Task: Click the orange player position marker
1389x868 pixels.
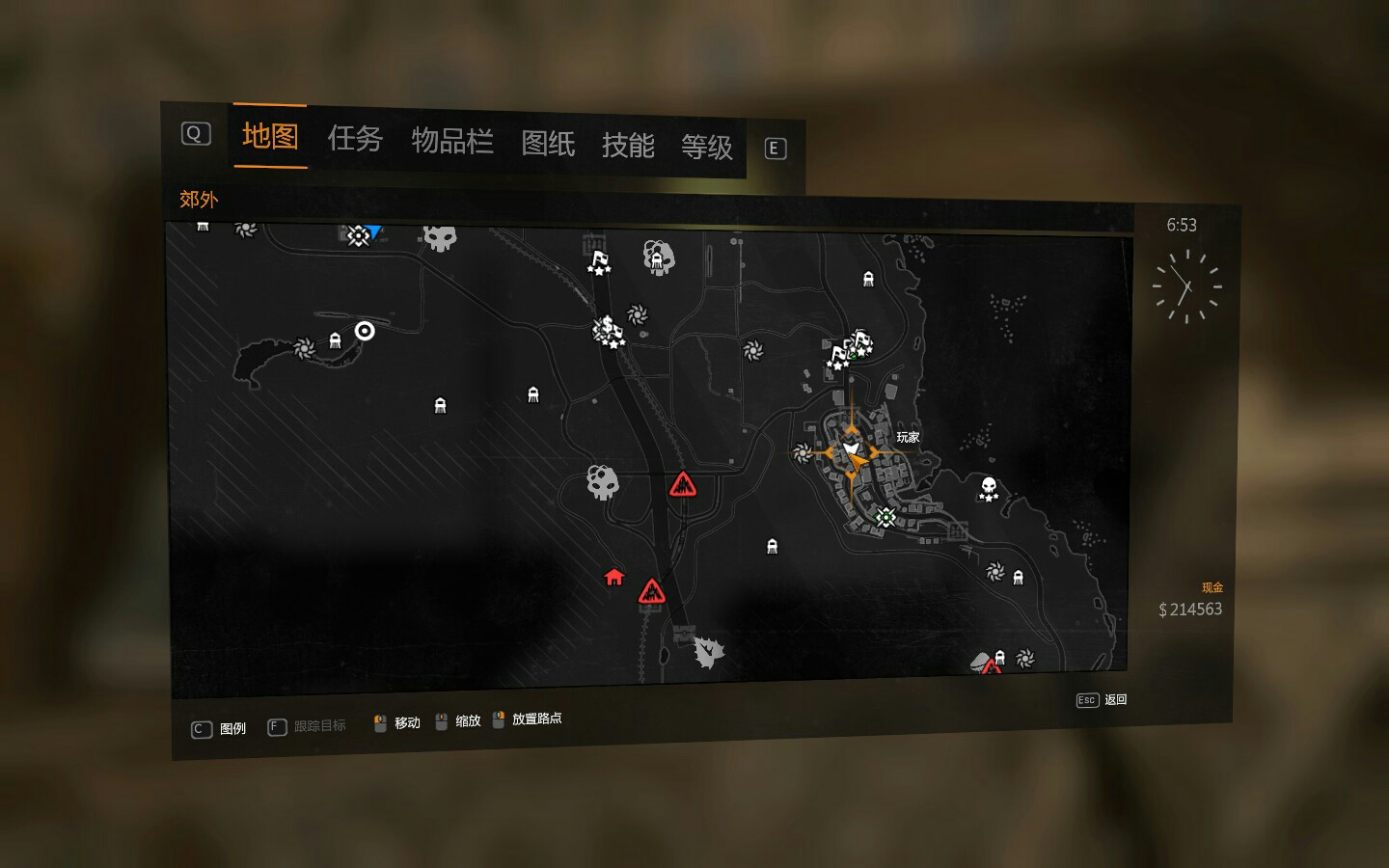Action: point(852,451)
